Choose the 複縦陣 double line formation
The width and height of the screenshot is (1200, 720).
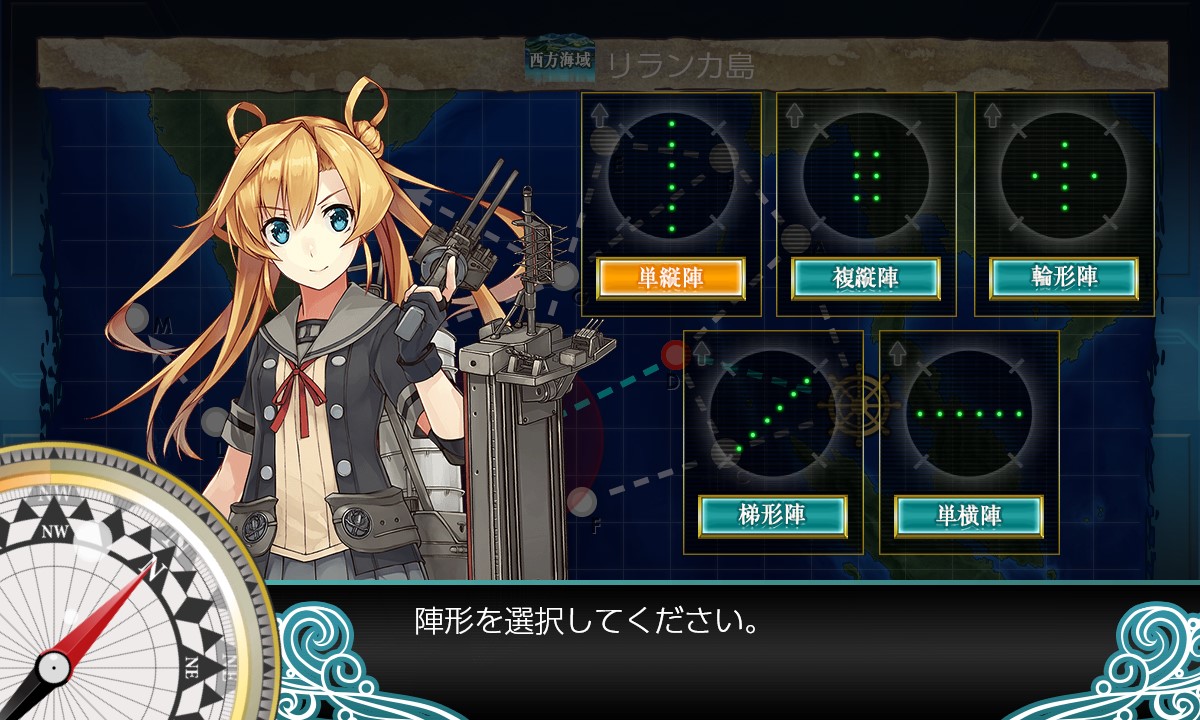pyautogui.click(x=866, y=279)
